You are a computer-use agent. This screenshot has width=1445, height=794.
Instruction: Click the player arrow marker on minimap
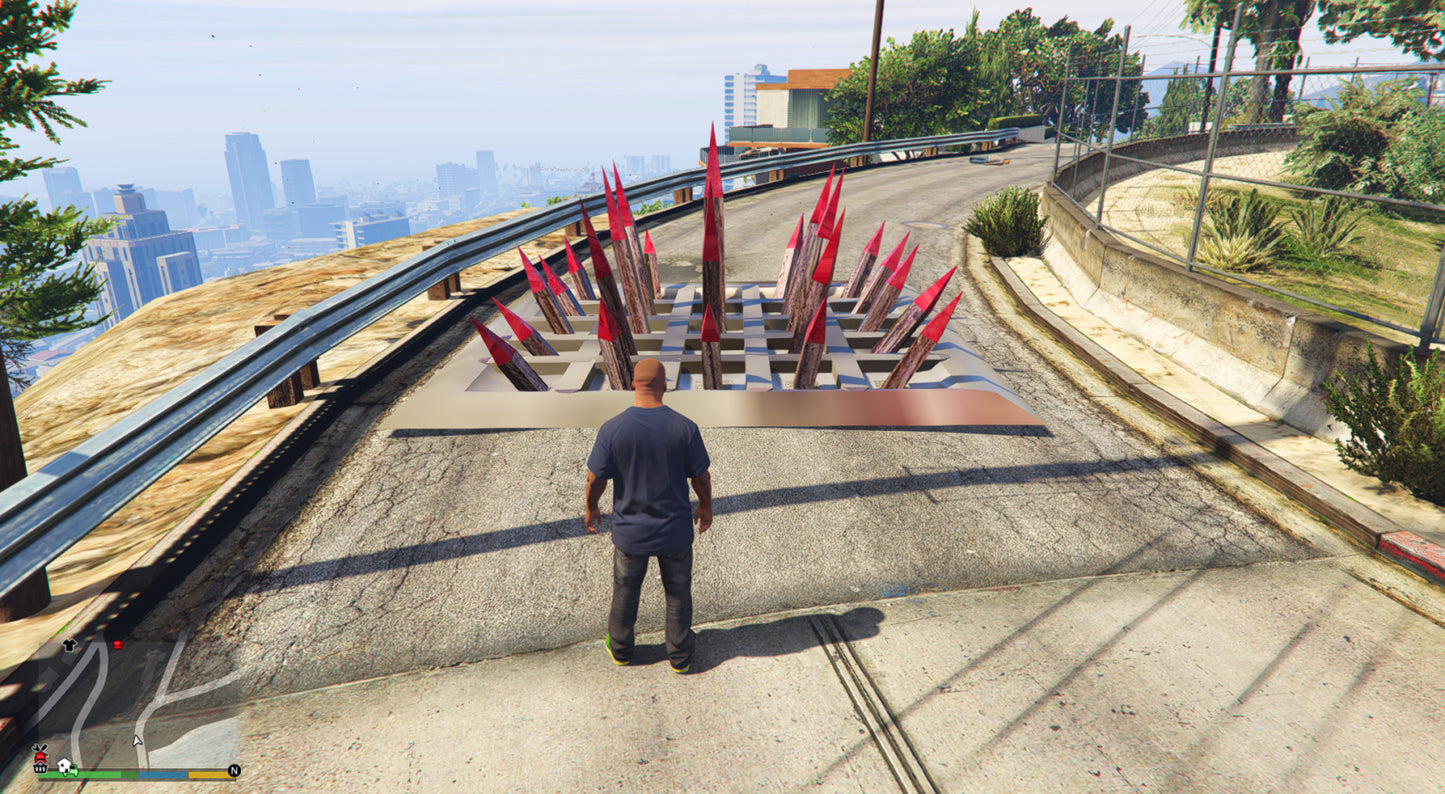click(x=138, y=741)
